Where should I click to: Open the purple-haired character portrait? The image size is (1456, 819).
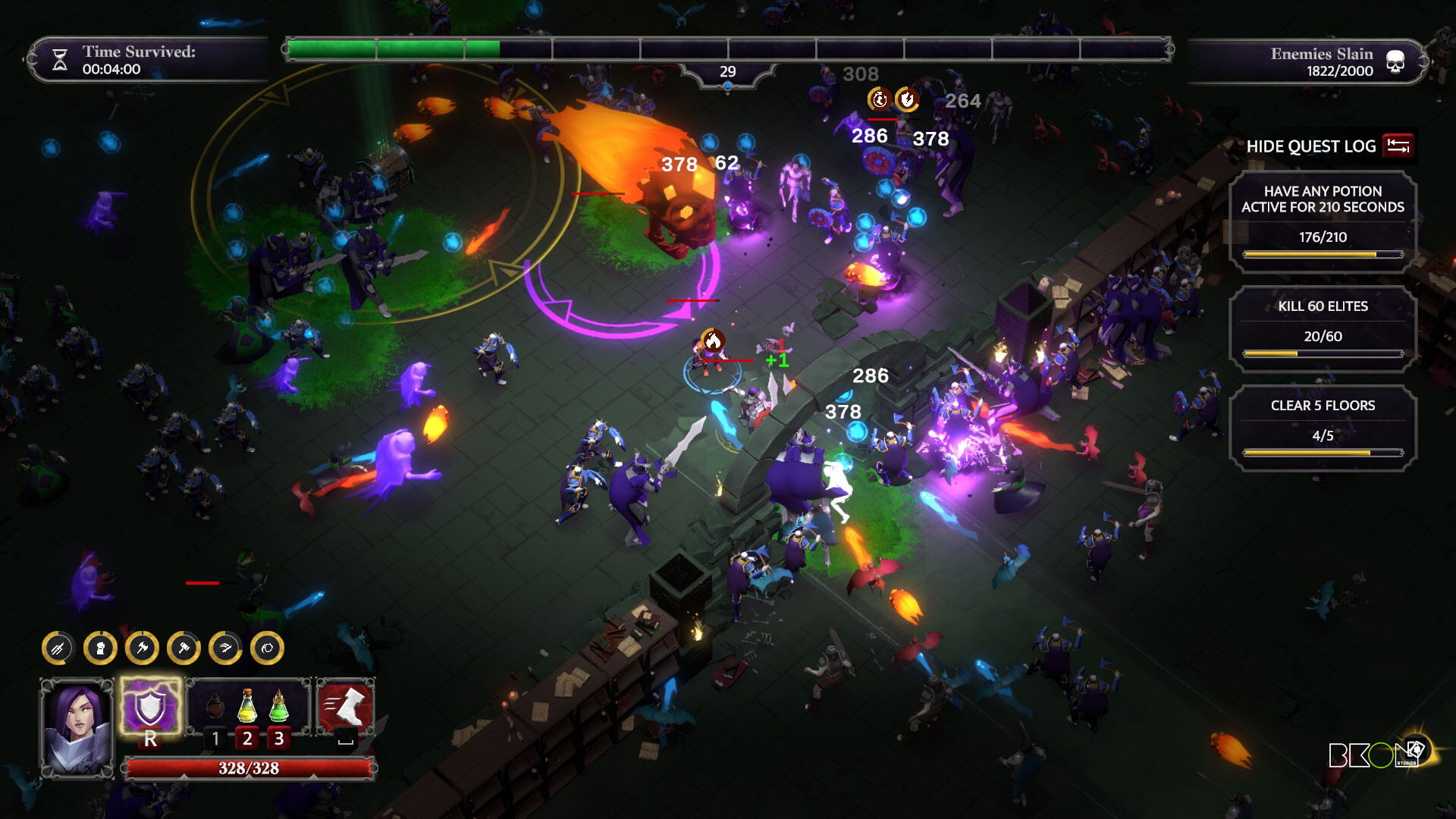click(77, 726)
